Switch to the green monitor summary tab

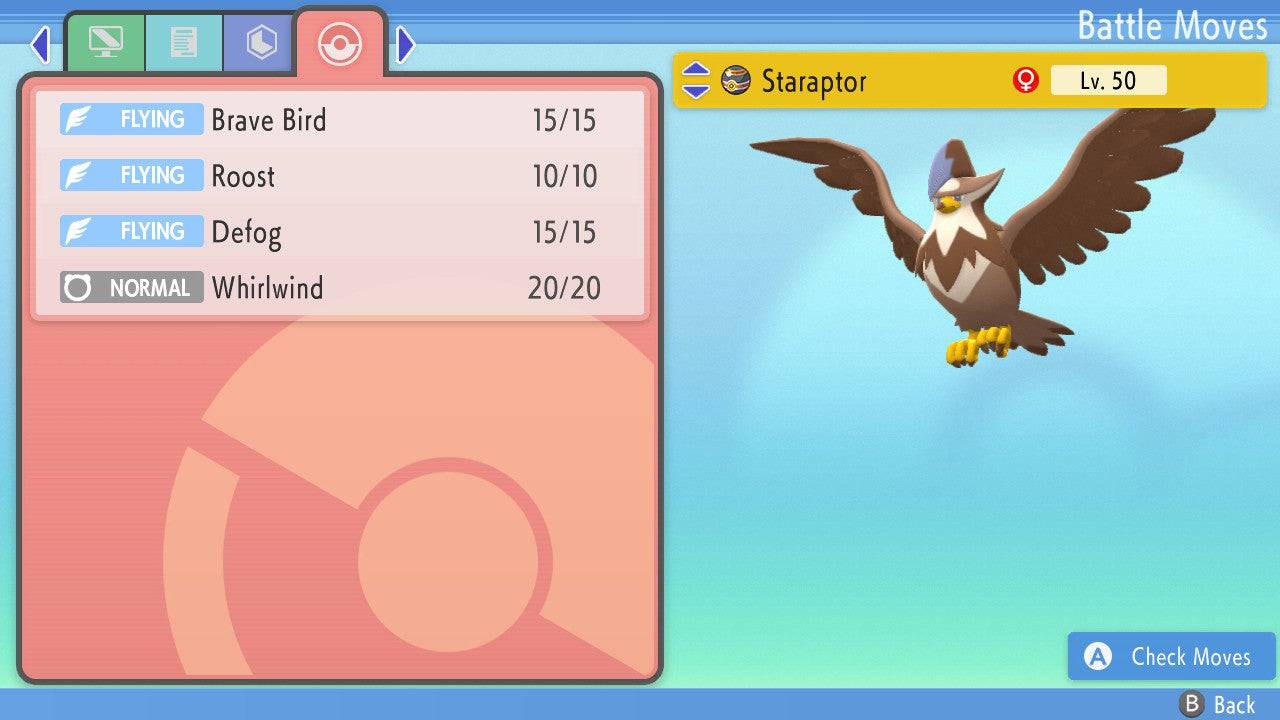click(x=105, y=43)
